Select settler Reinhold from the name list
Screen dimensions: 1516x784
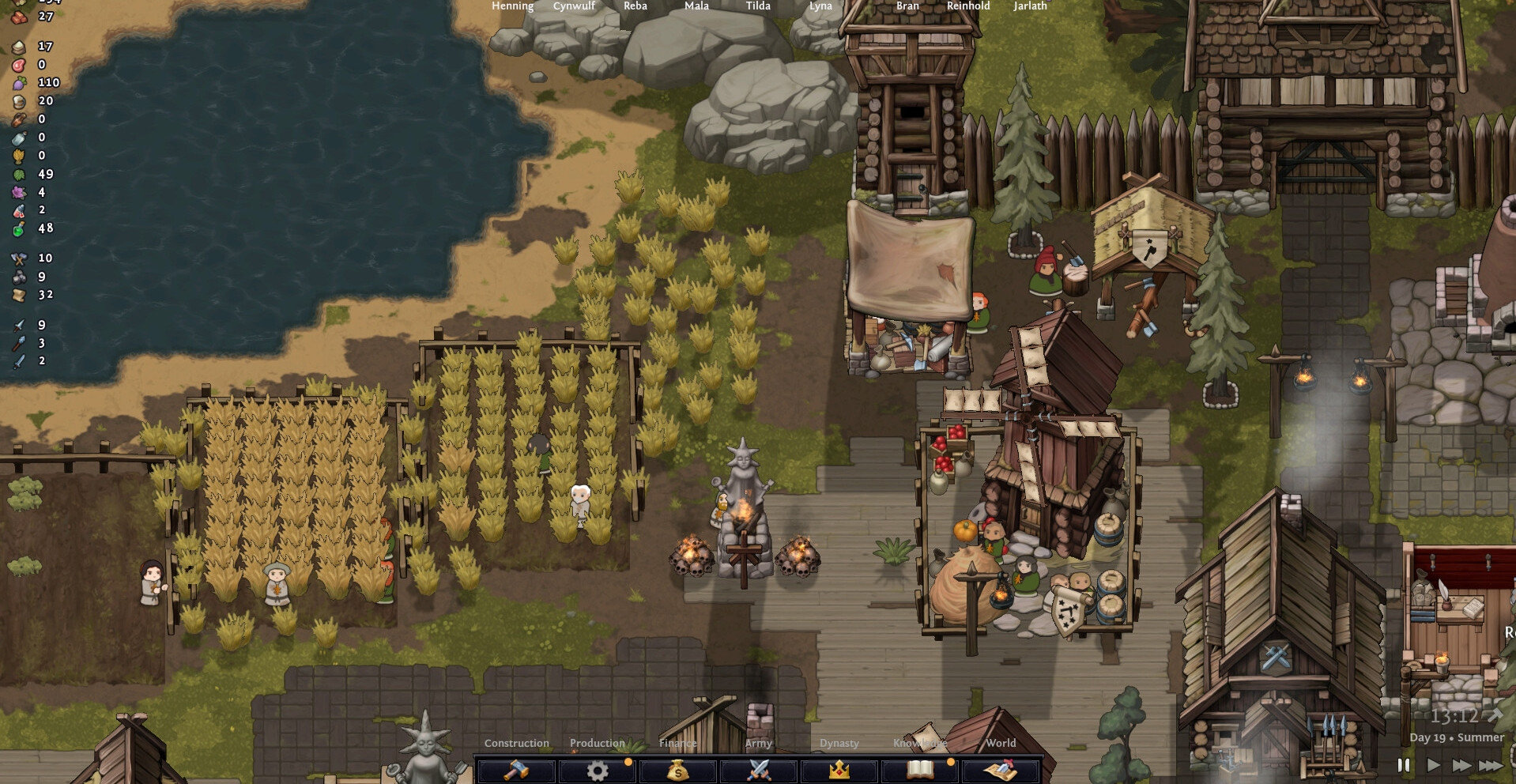click(x=968, y=6)
